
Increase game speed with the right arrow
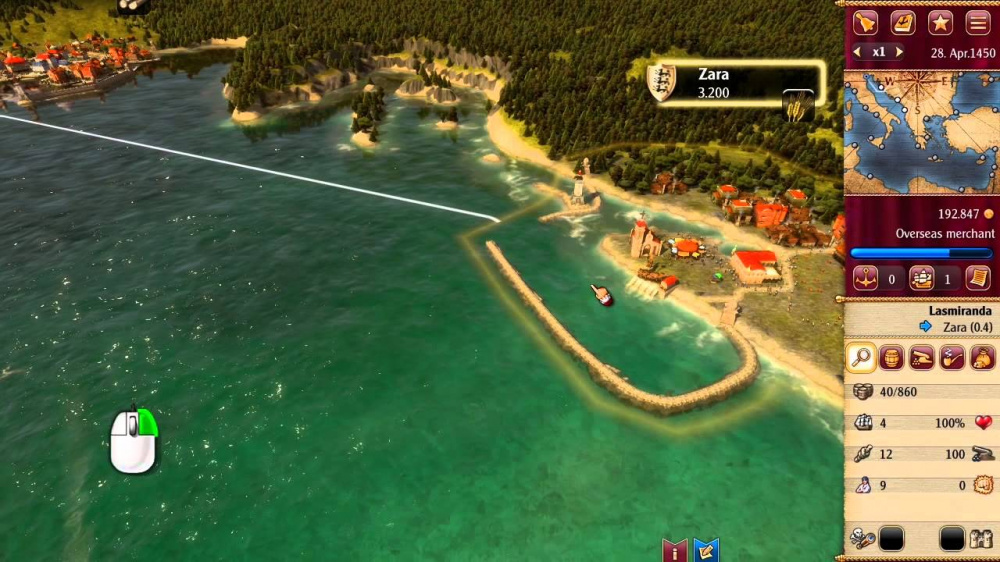coord(900,52)
